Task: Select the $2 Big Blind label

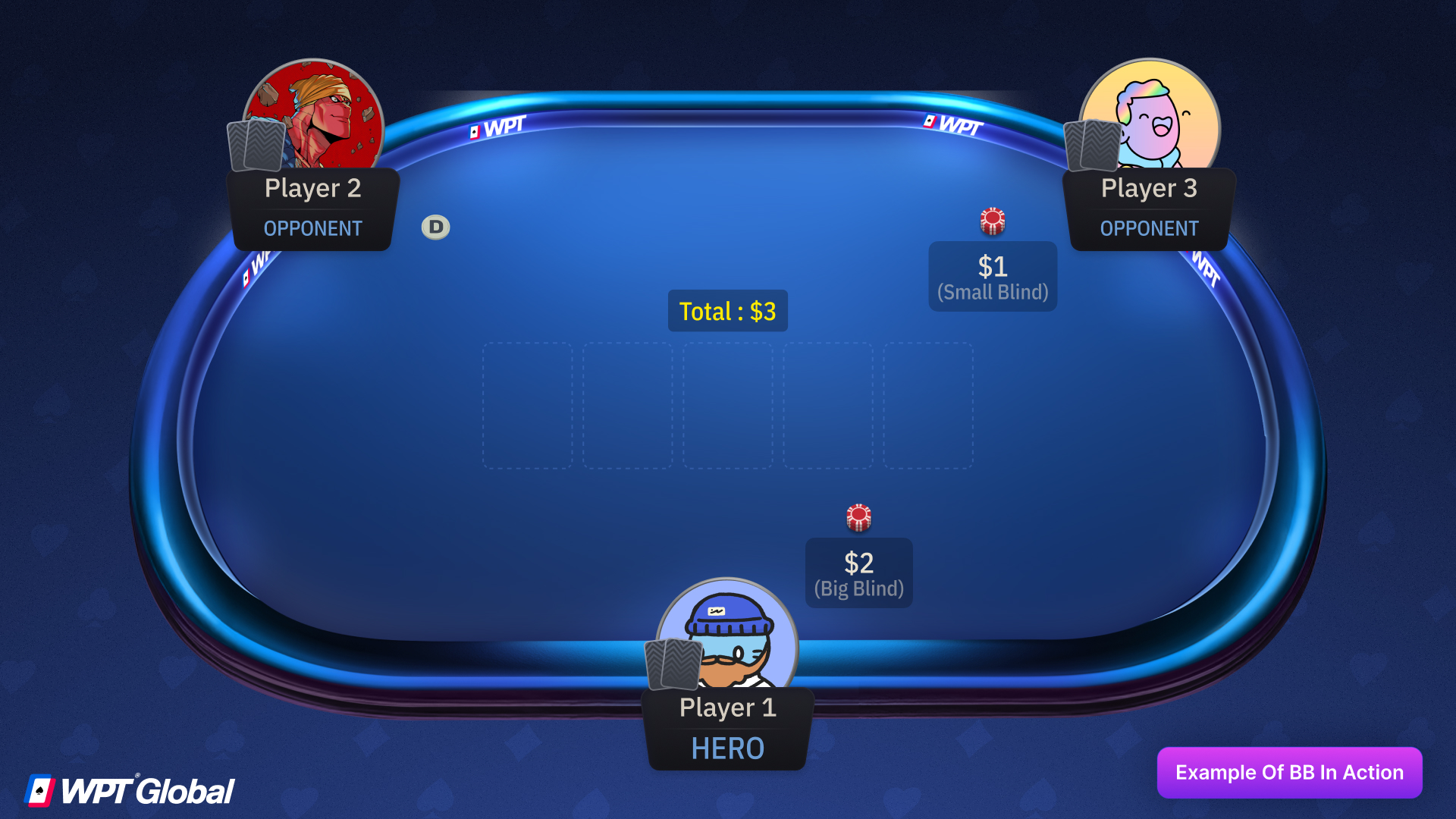Action: coord(858,573)
